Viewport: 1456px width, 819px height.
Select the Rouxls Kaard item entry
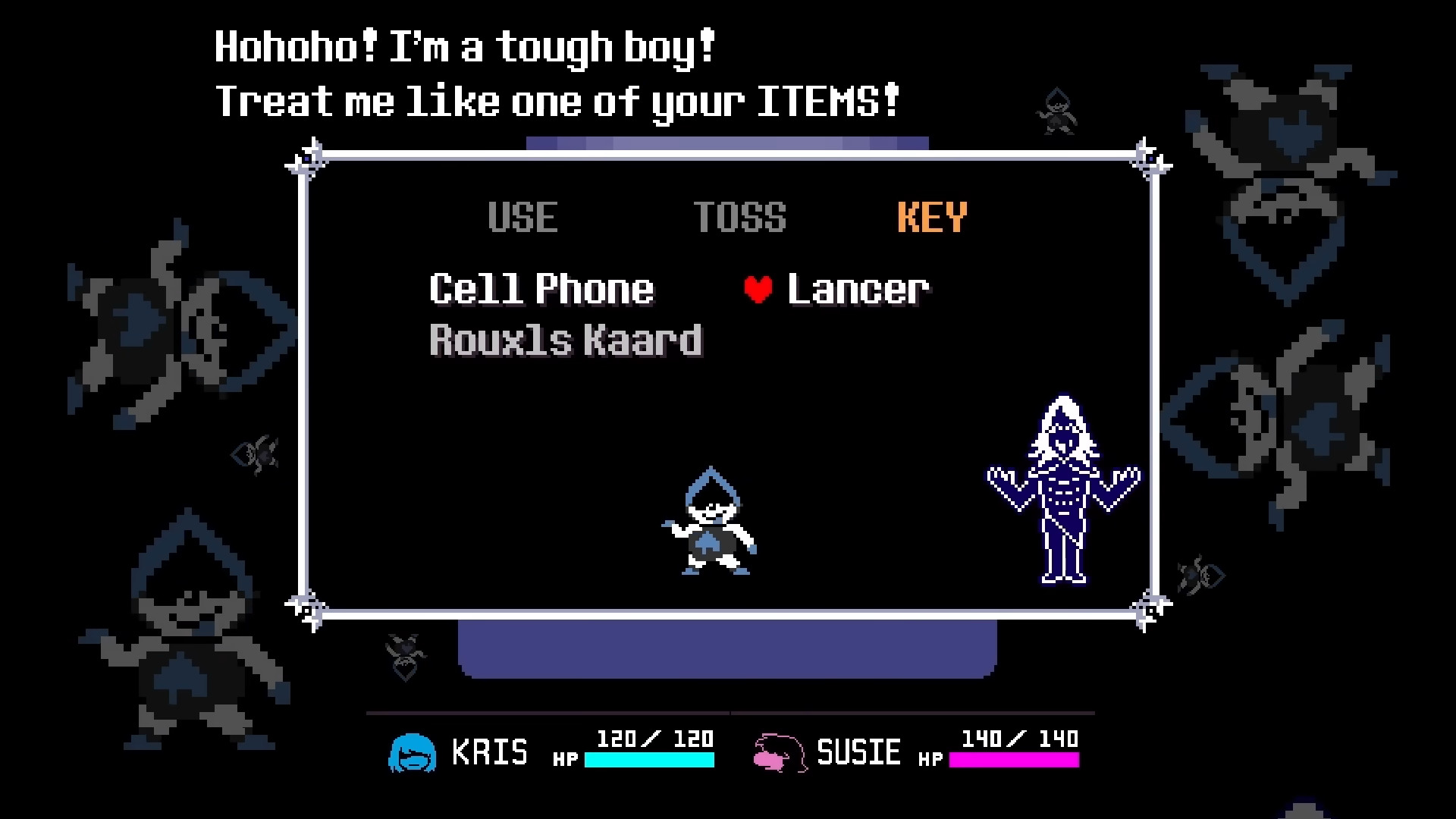(x=564, y=340)
